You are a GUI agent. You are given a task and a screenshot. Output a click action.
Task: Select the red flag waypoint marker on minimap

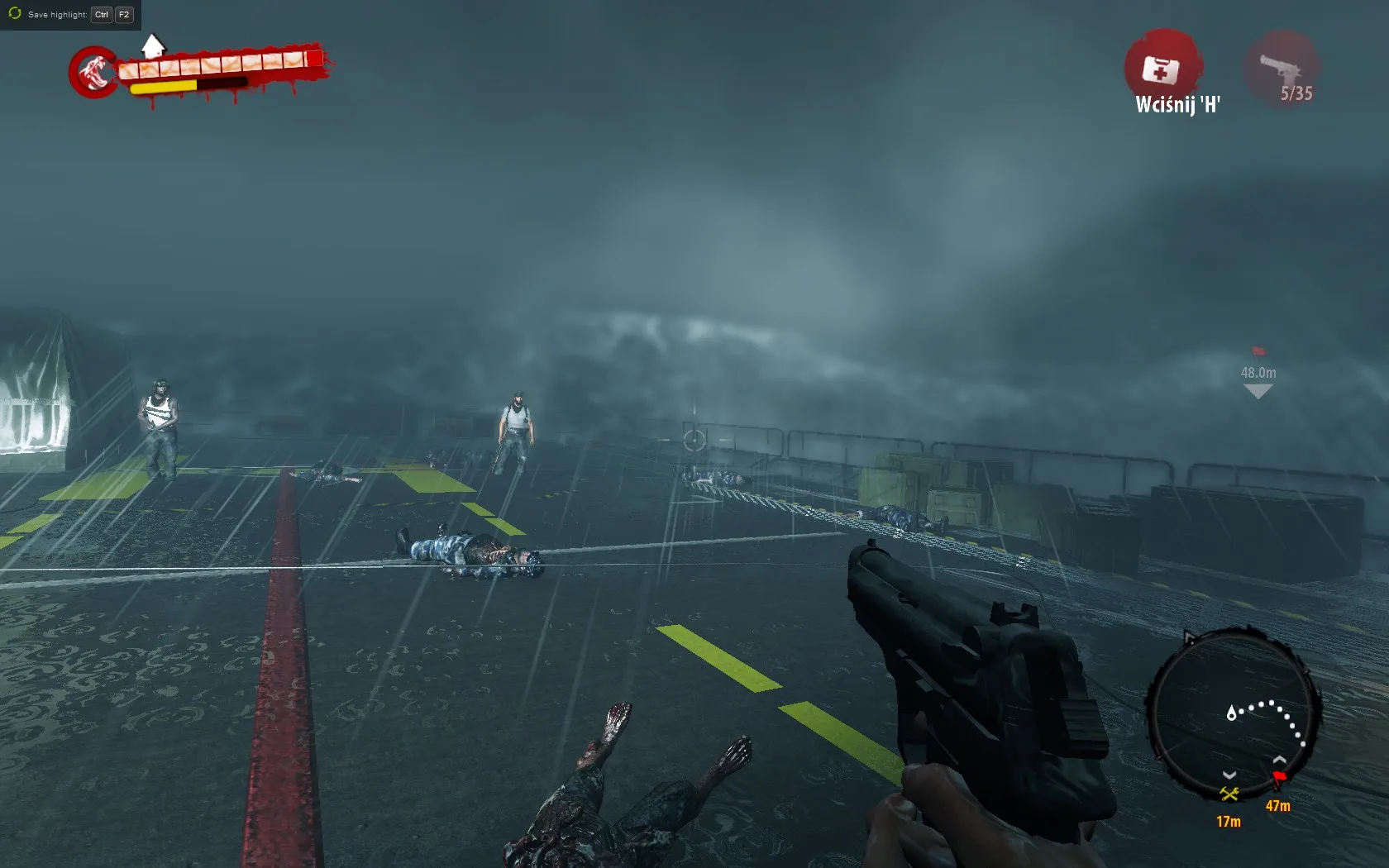tap(1280, 776)
